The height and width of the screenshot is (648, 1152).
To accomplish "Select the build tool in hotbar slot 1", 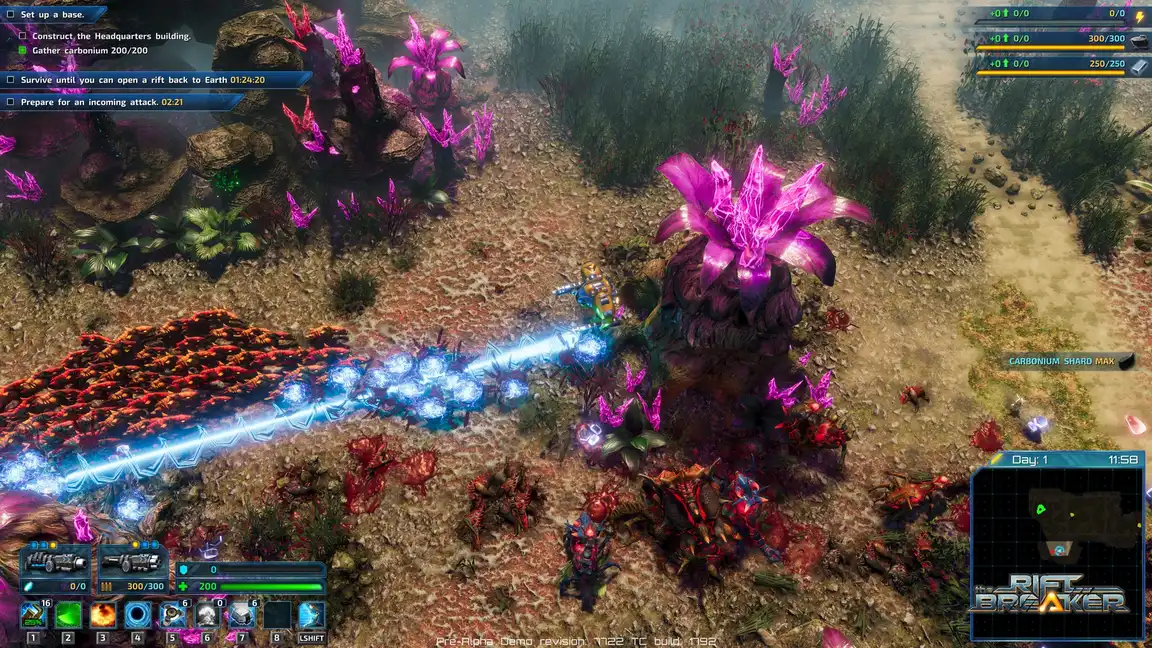I will click(33, 614).
